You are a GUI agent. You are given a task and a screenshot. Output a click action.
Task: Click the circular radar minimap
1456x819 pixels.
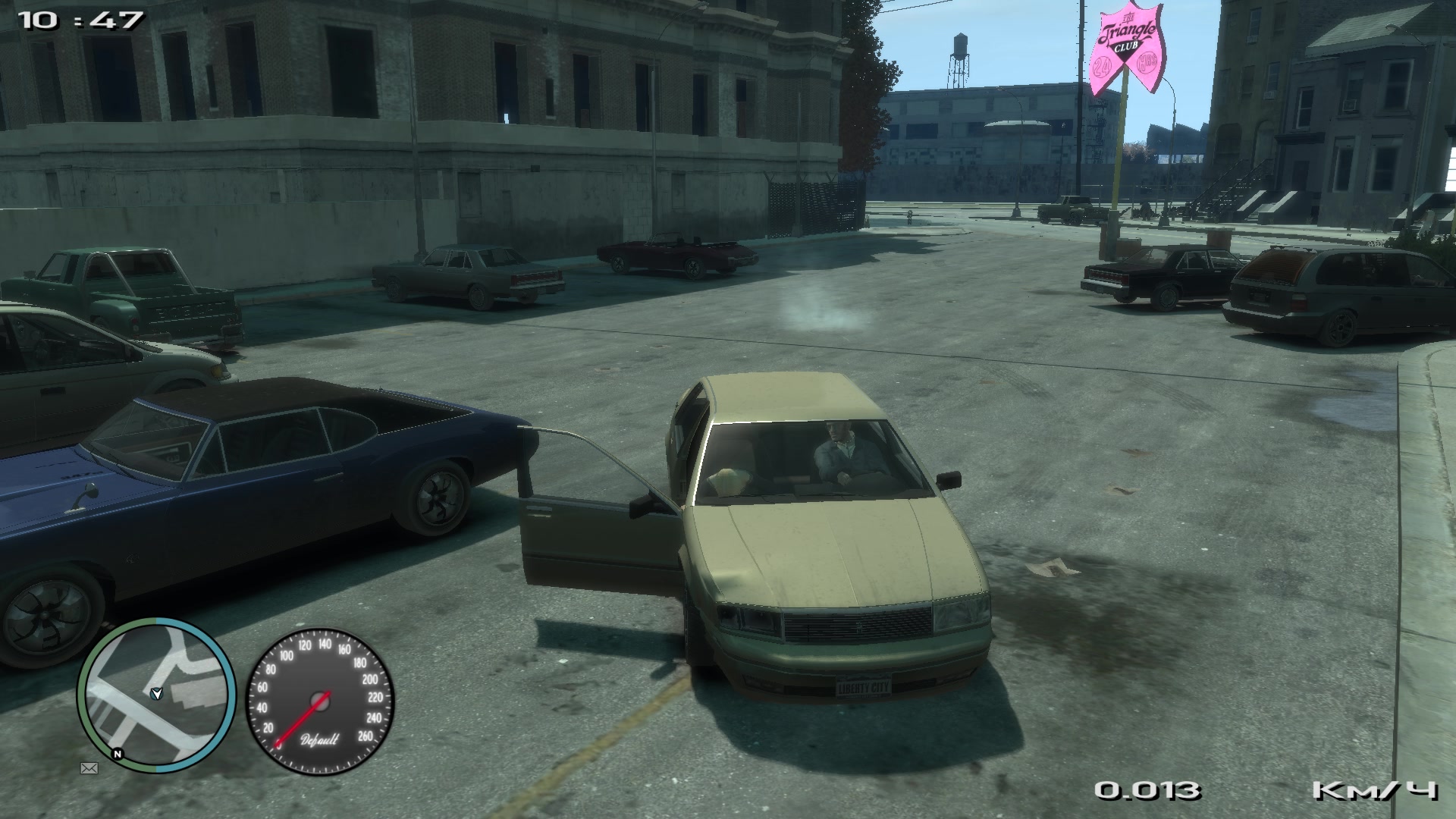[157, 695]
